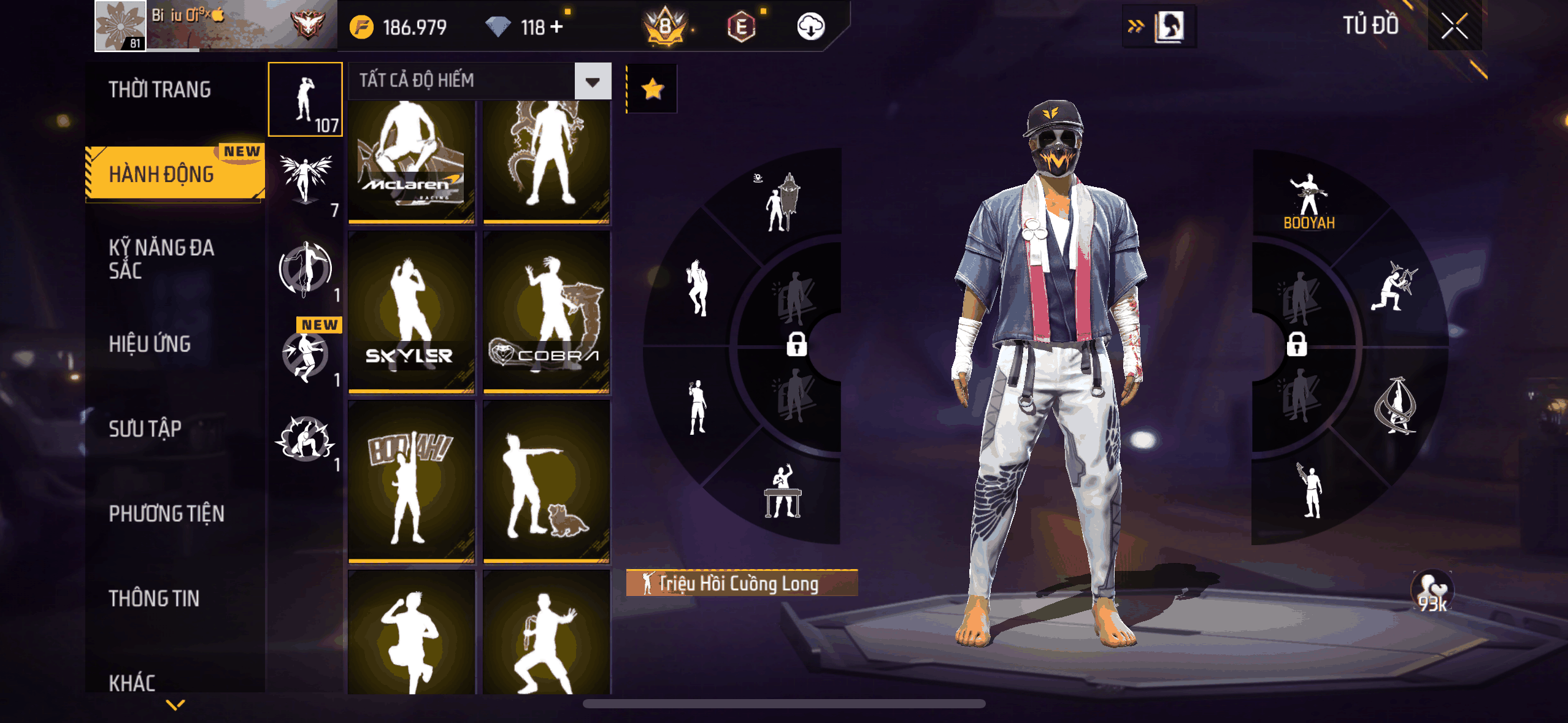Toggle the star favorites filter
The image size is (1568, 723).
point(652,89)
